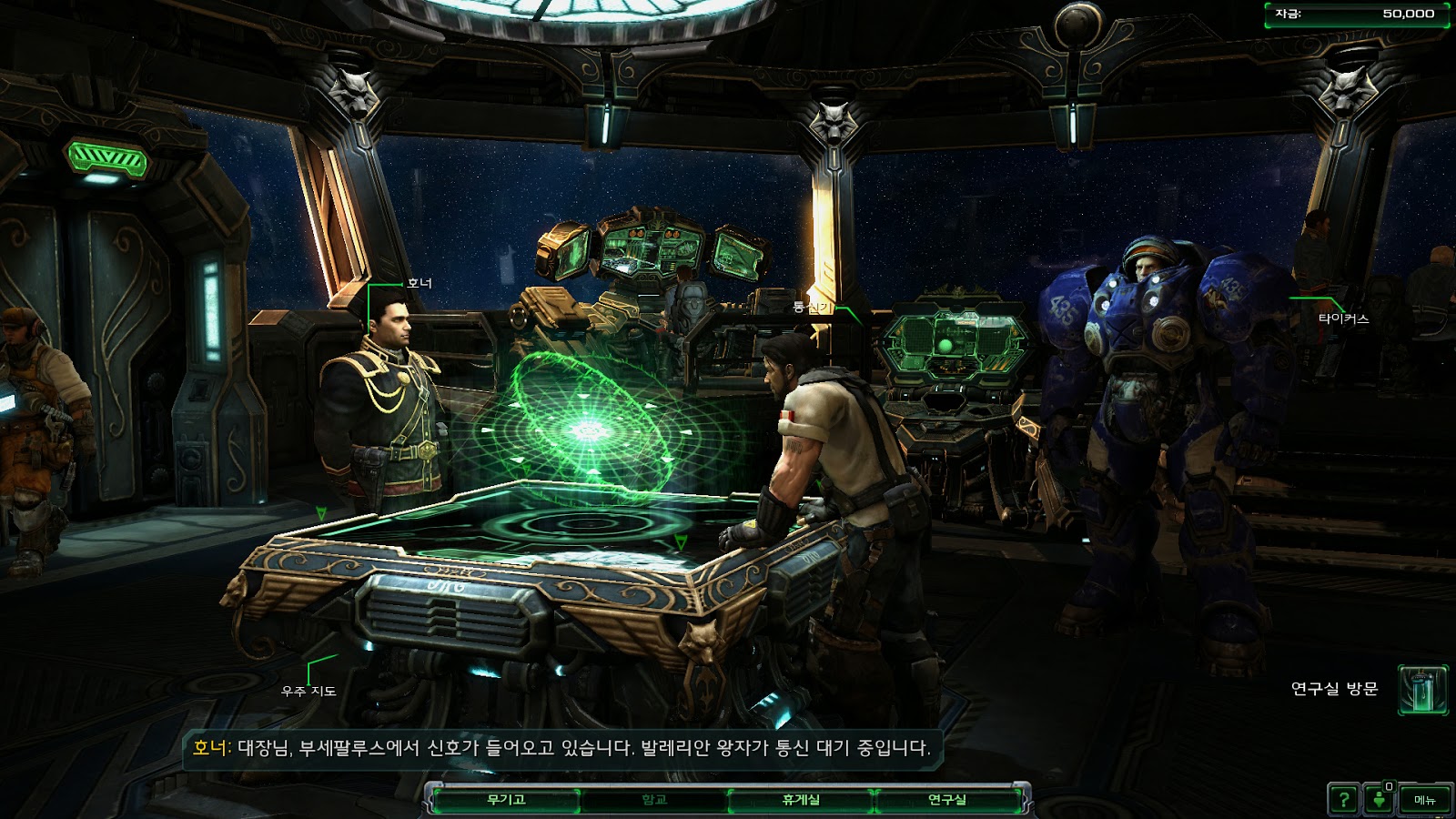Open the 우주 지도 (Star Map) label

308,692
